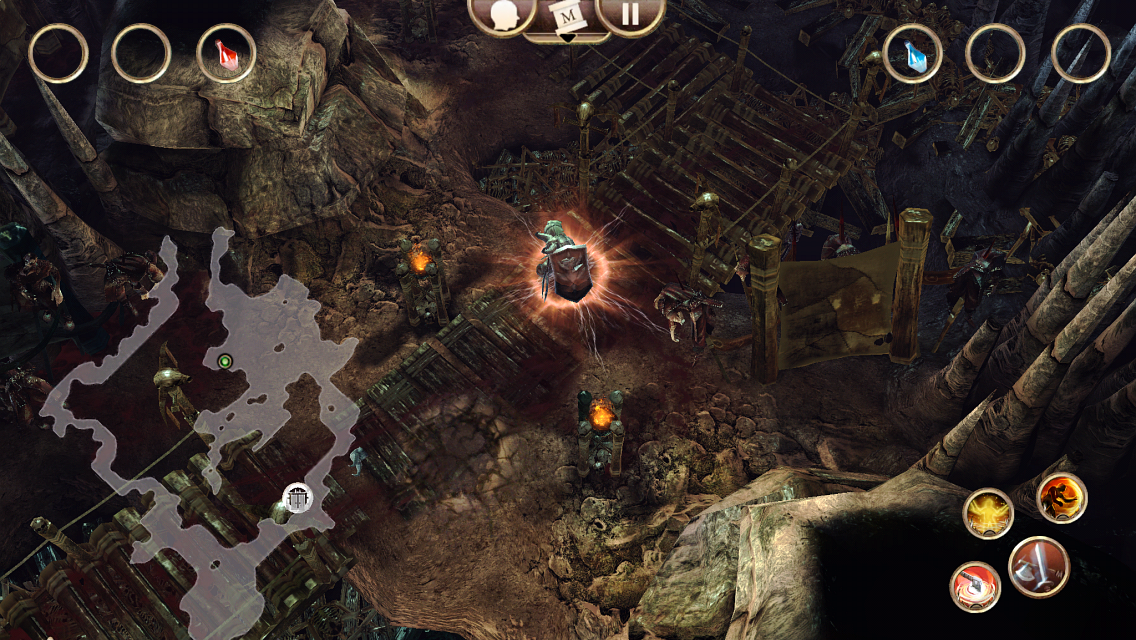Use the red potion slot
1136x640 pixels.
[226, 53]
